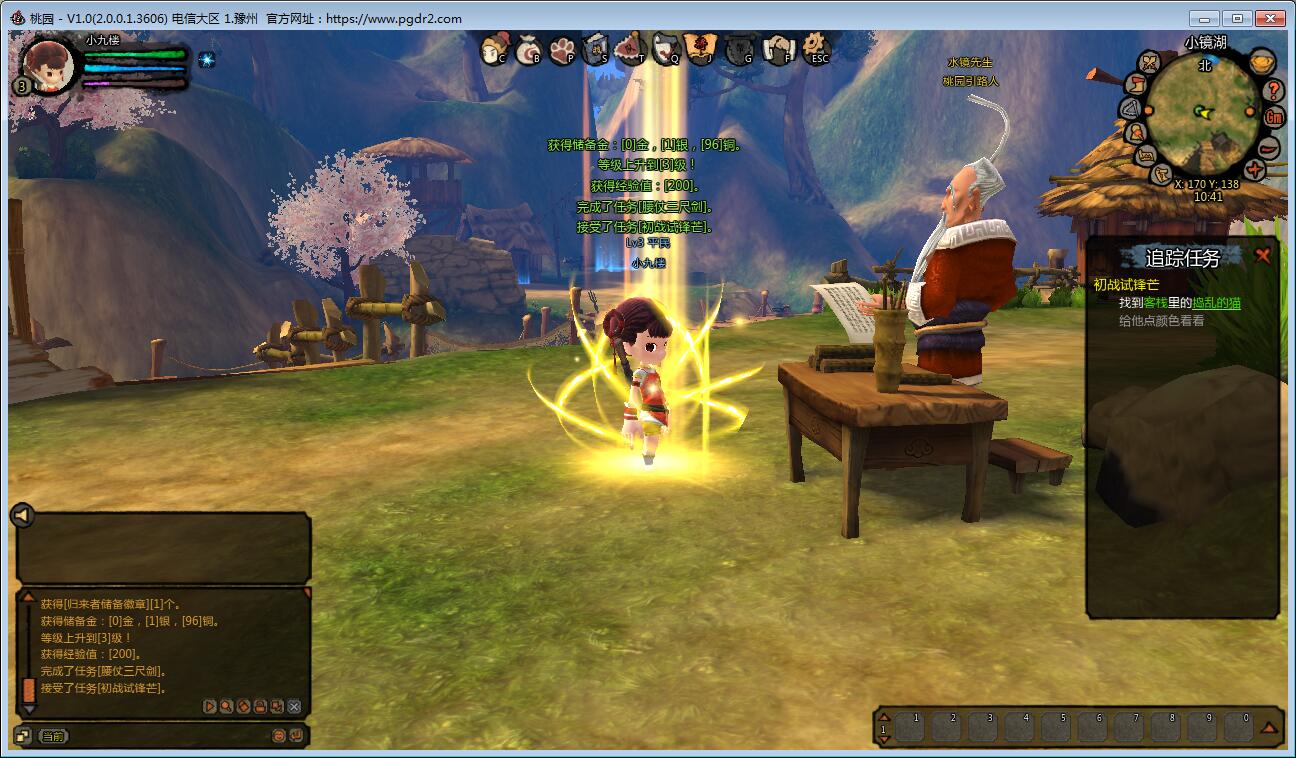Image resolution: width=1296 pixels, height=758 pixels.
Task: Zoom in the minimap with plus button
Action: [x=1255, y=169]
